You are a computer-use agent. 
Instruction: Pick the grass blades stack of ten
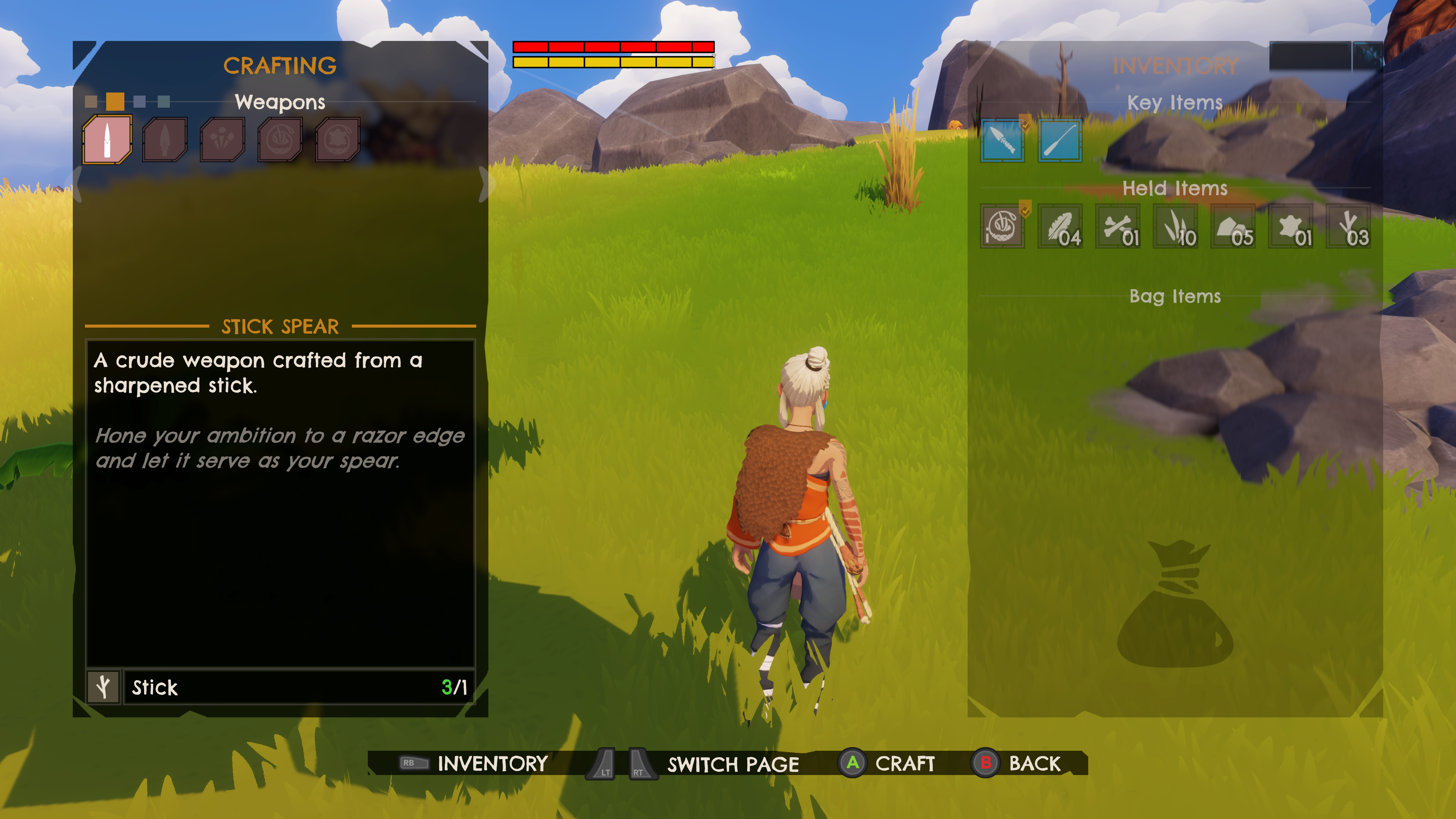click(x=1175, y=226)
